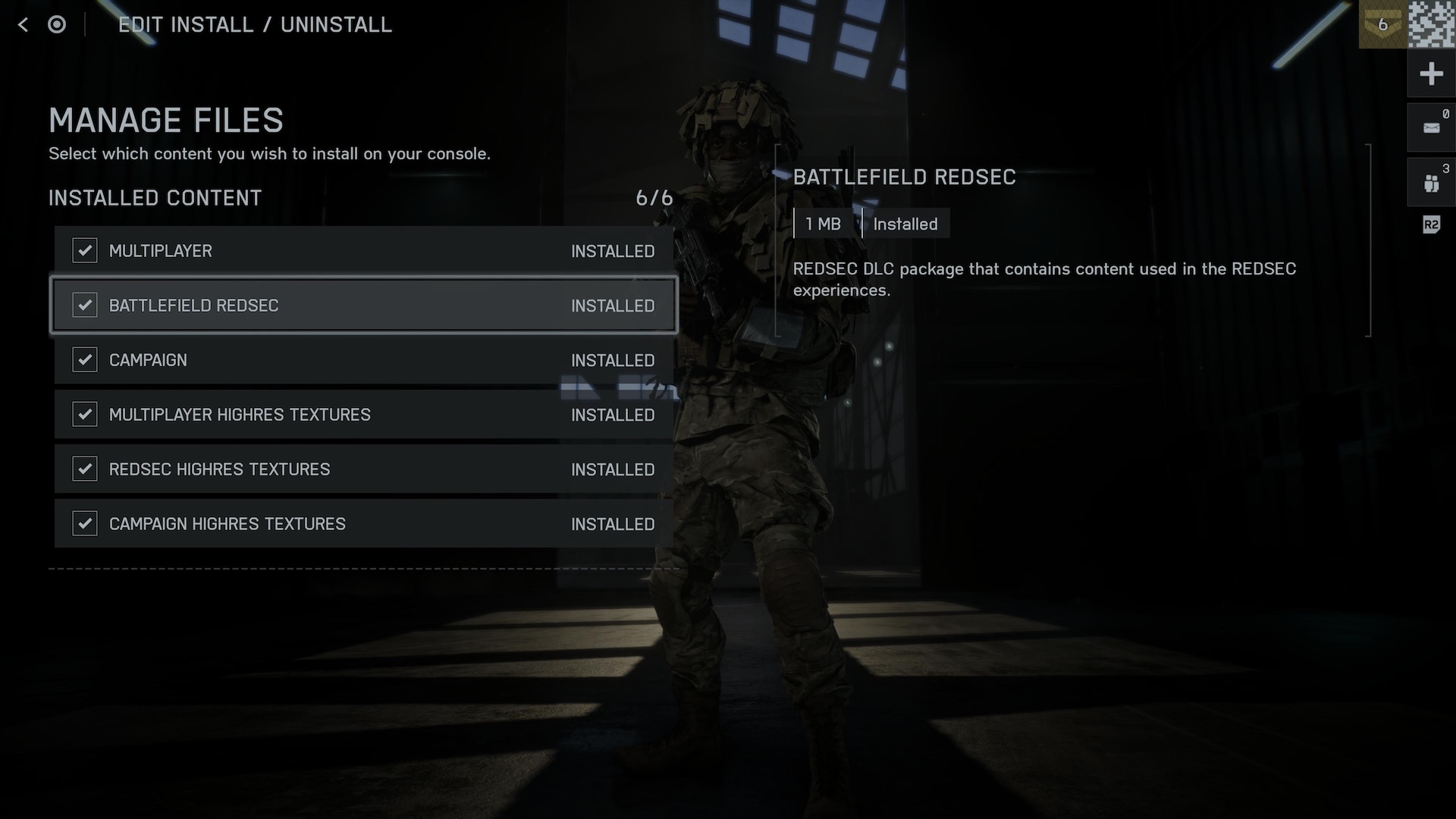Image resolution: width=1456 pixels, height=819 pixels.
Task: Open the plus icon panel in the sidebar
Action: [1432, 74]
